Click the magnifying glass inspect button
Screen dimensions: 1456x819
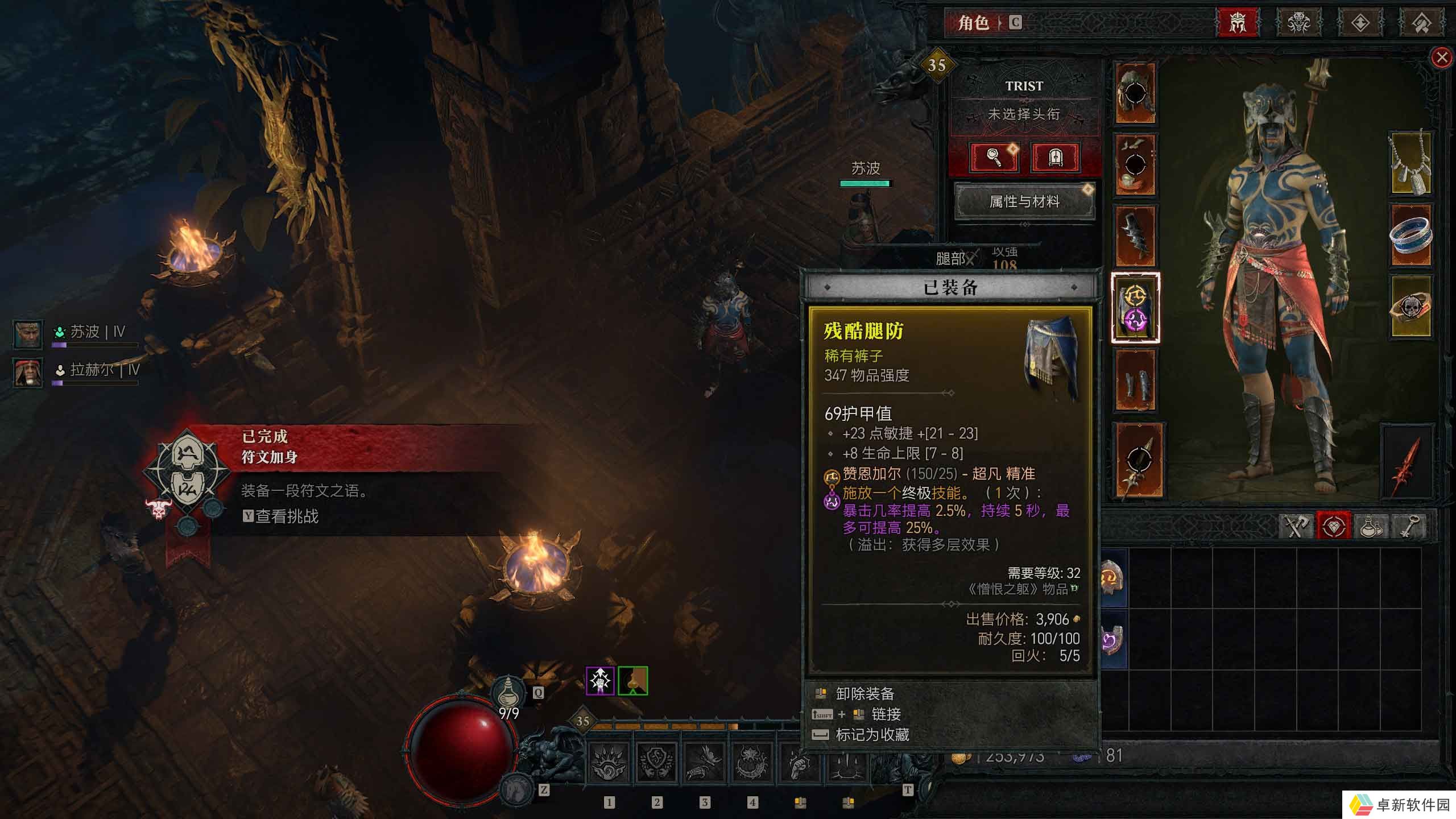[x=994, y=157]
